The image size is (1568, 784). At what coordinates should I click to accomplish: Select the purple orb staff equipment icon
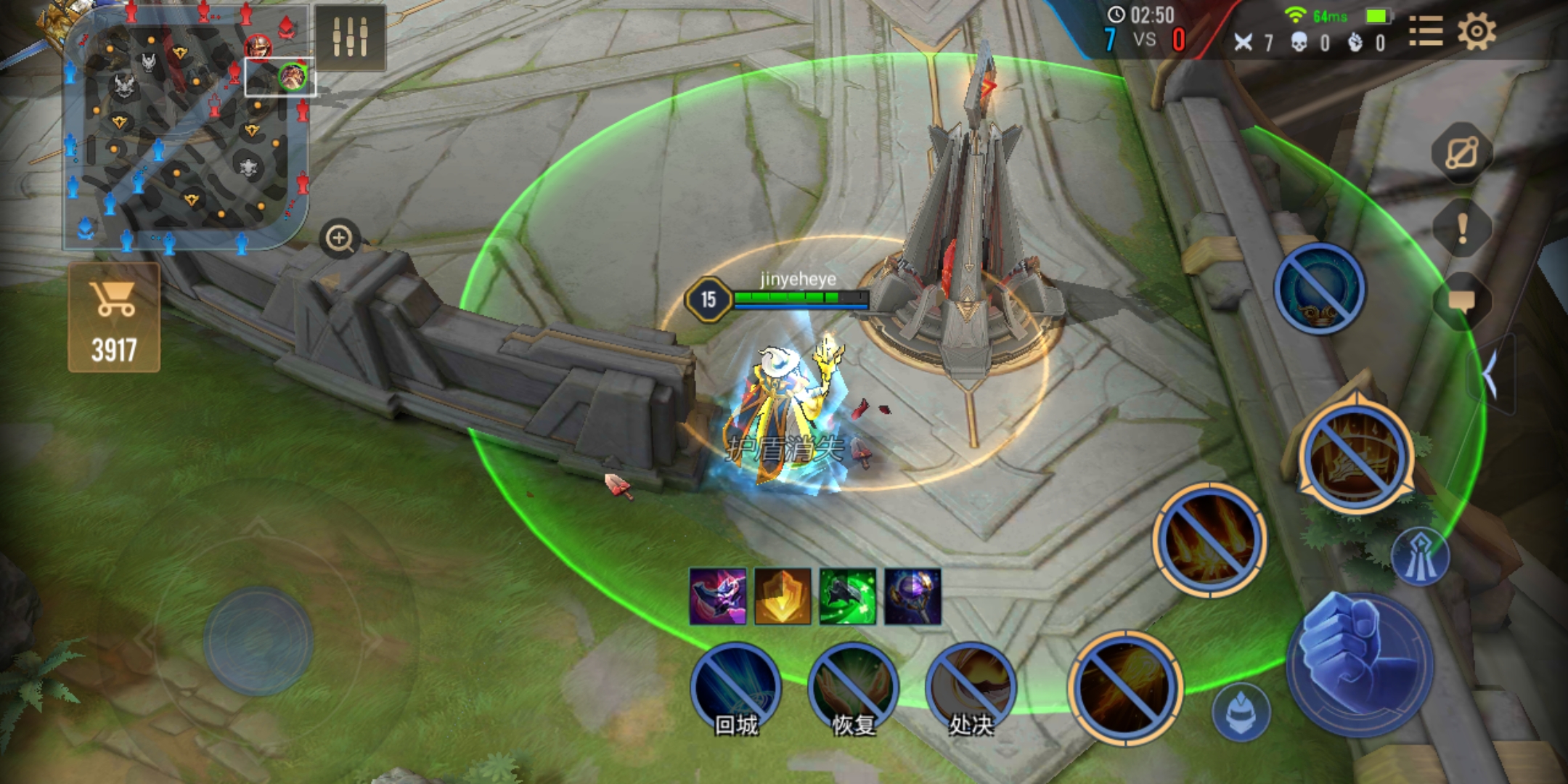coord(912,597)
